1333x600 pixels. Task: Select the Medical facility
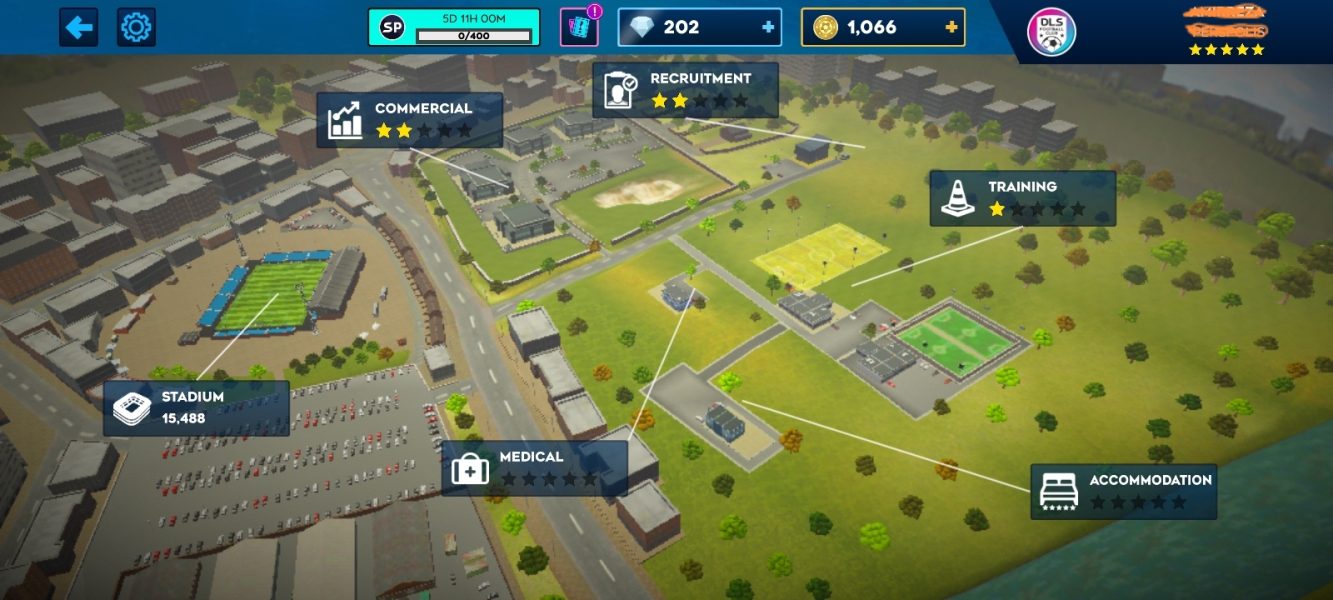pos(534,467)
